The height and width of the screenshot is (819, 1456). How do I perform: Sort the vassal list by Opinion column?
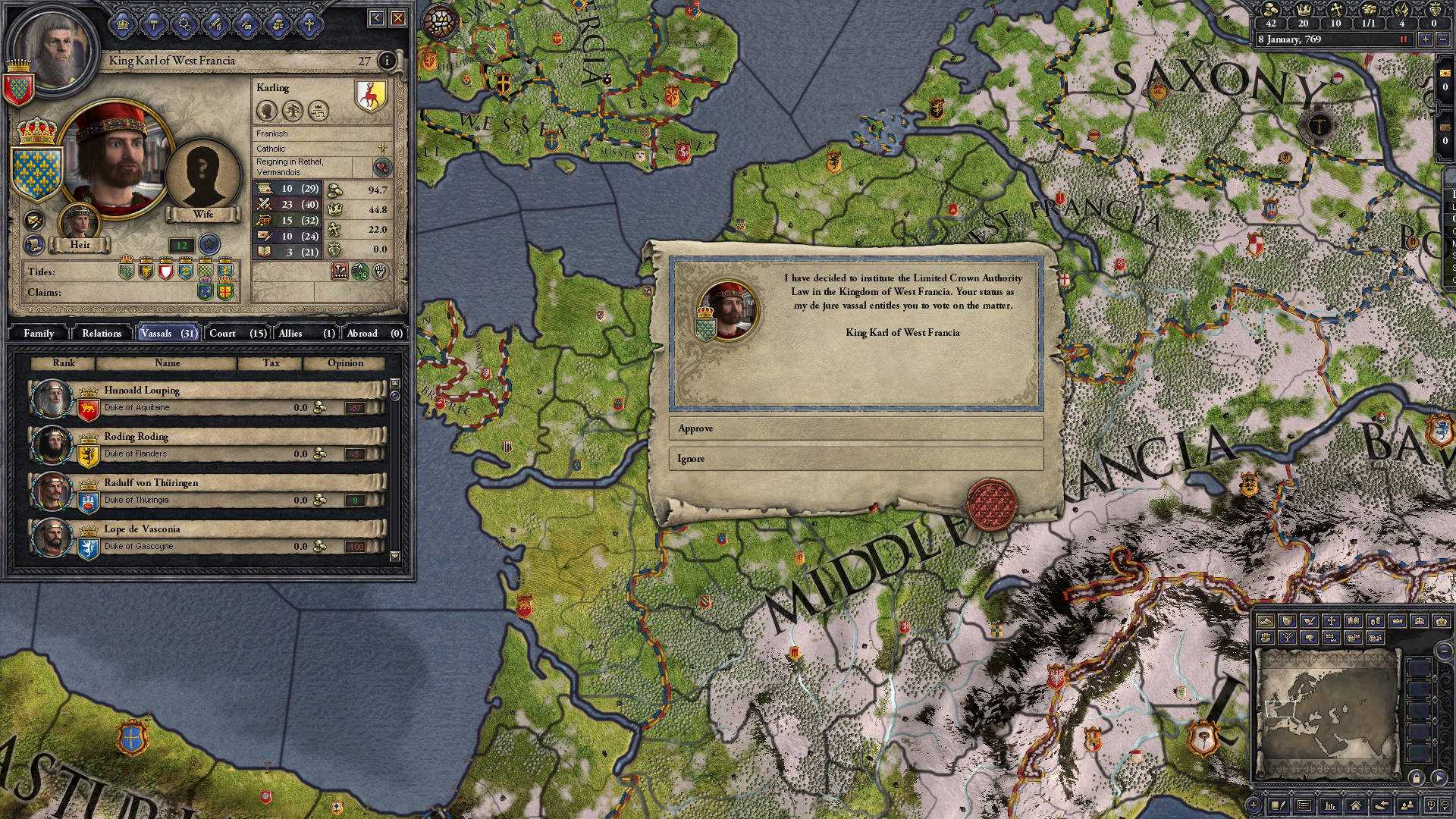coord(345,363)
